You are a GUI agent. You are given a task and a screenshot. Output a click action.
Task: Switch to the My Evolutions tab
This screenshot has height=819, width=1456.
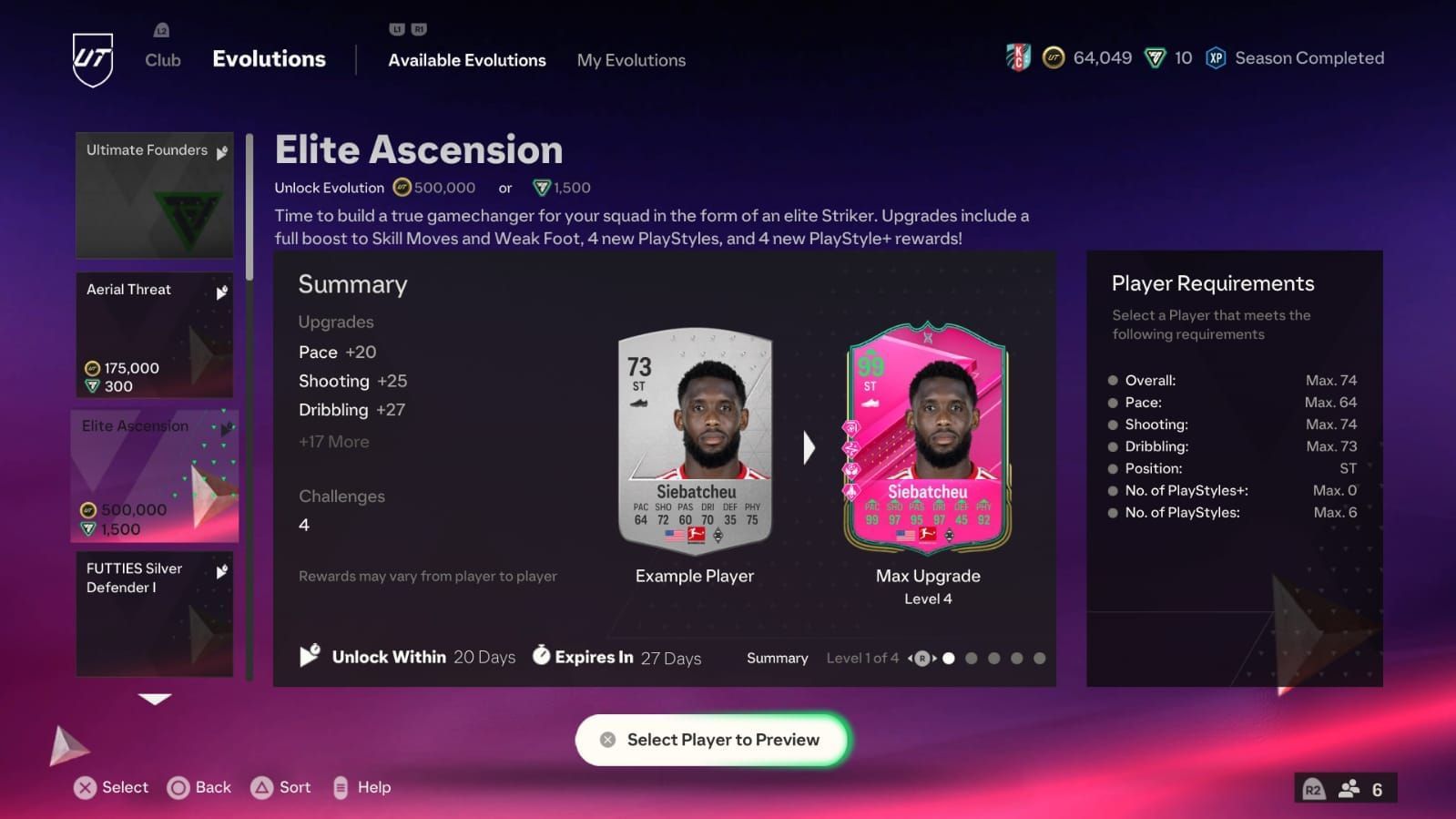pos(631,60)
